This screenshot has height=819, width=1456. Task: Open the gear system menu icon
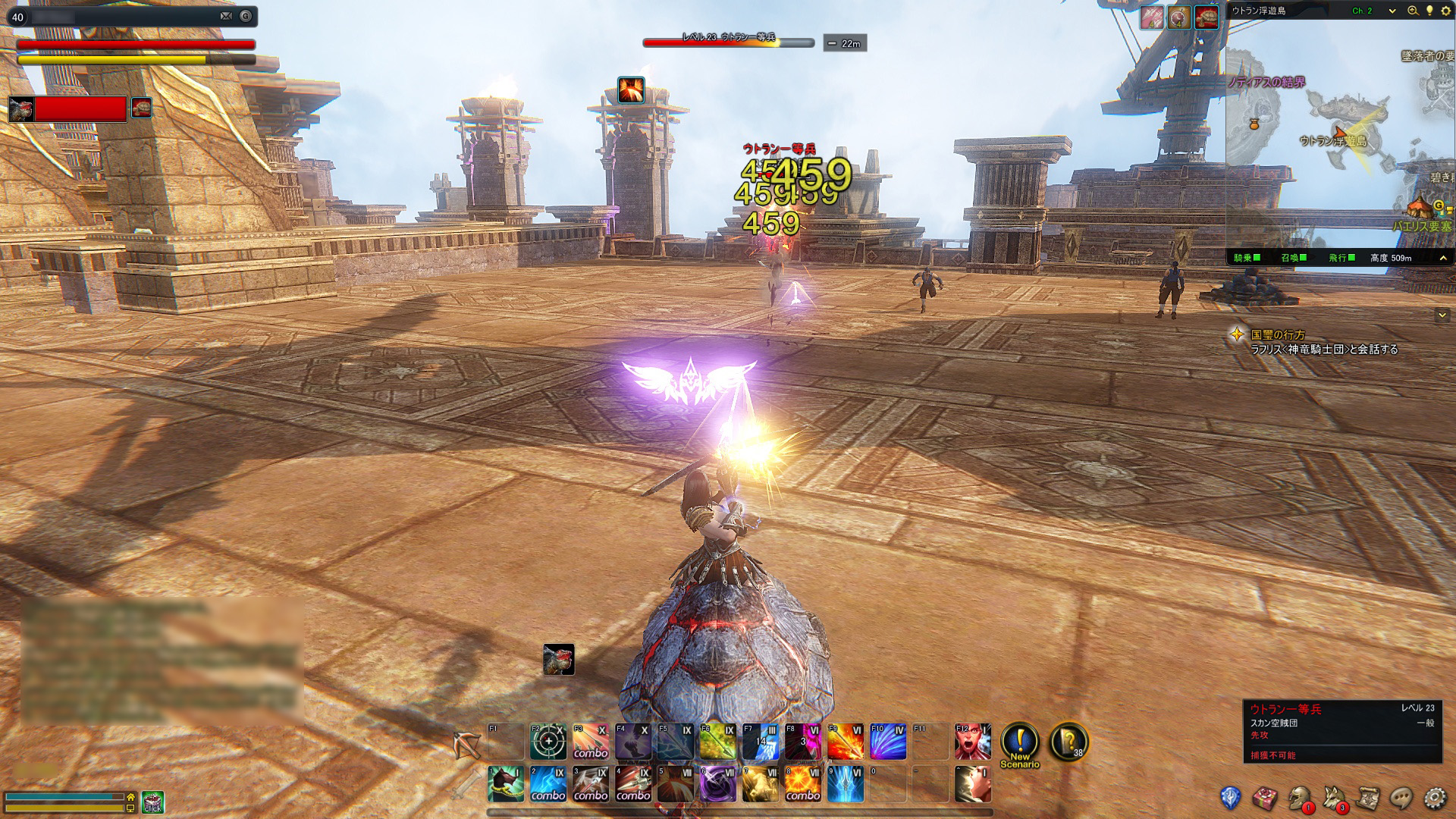pos(1435,798)
